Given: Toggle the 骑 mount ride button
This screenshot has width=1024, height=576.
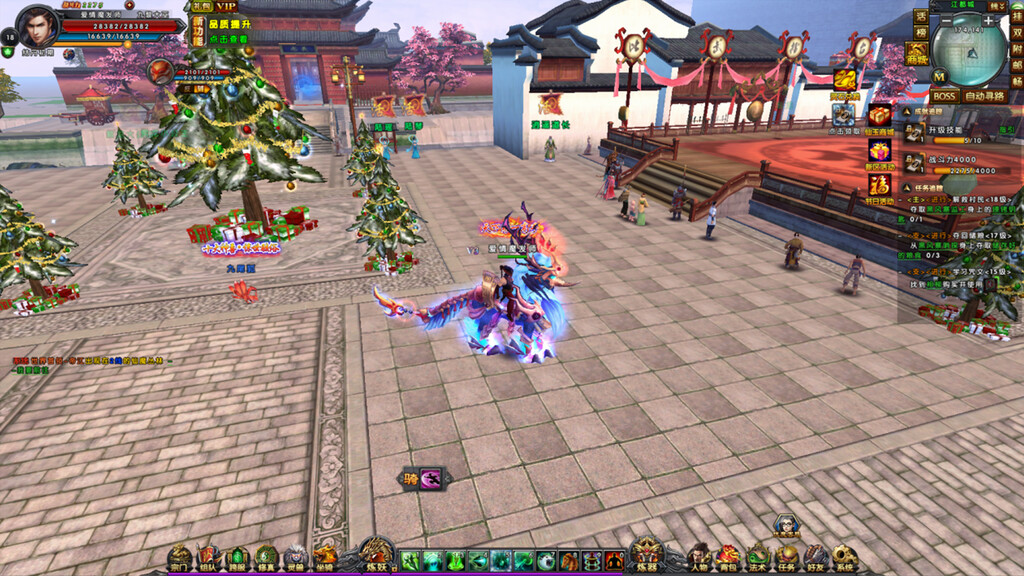Looking at the screenshot, I should (x=421, y=479).
